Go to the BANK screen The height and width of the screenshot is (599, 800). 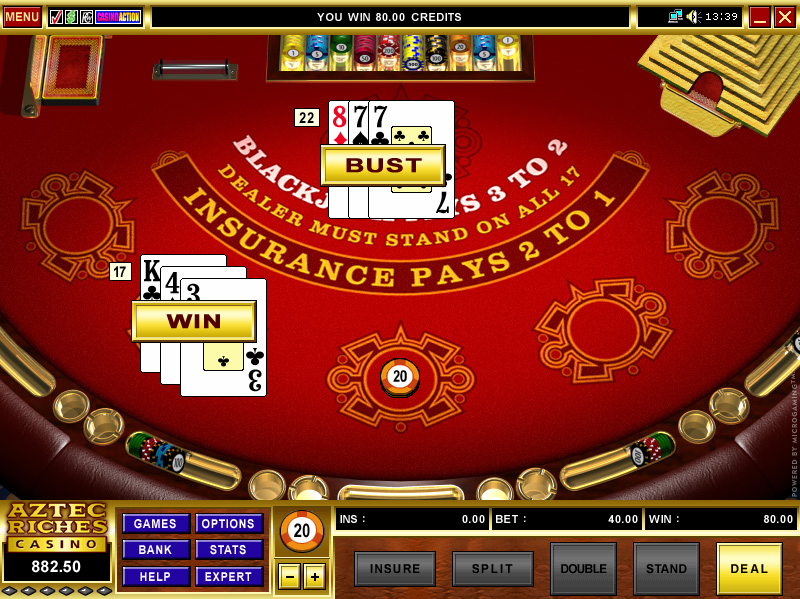pos(155,549)
